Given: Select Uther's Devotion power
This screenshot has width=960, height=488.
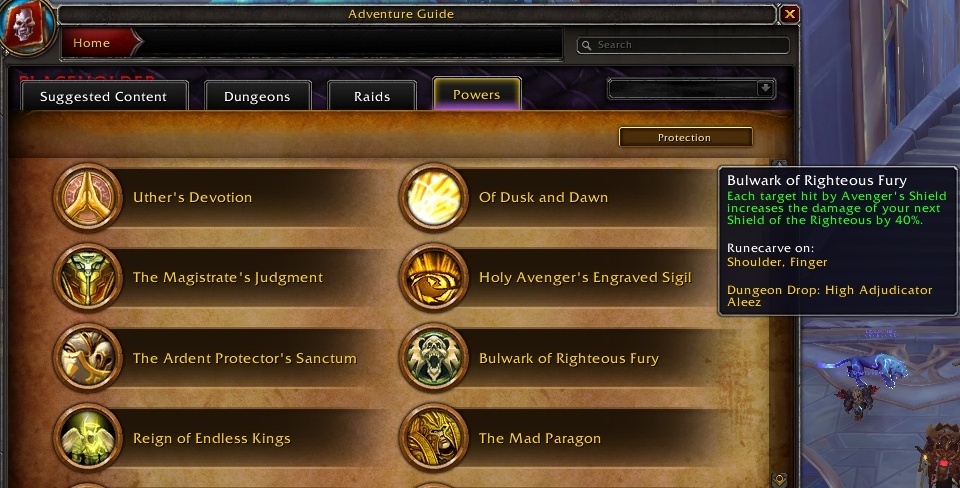Looking at the screenshot, I should click(192, 197).
